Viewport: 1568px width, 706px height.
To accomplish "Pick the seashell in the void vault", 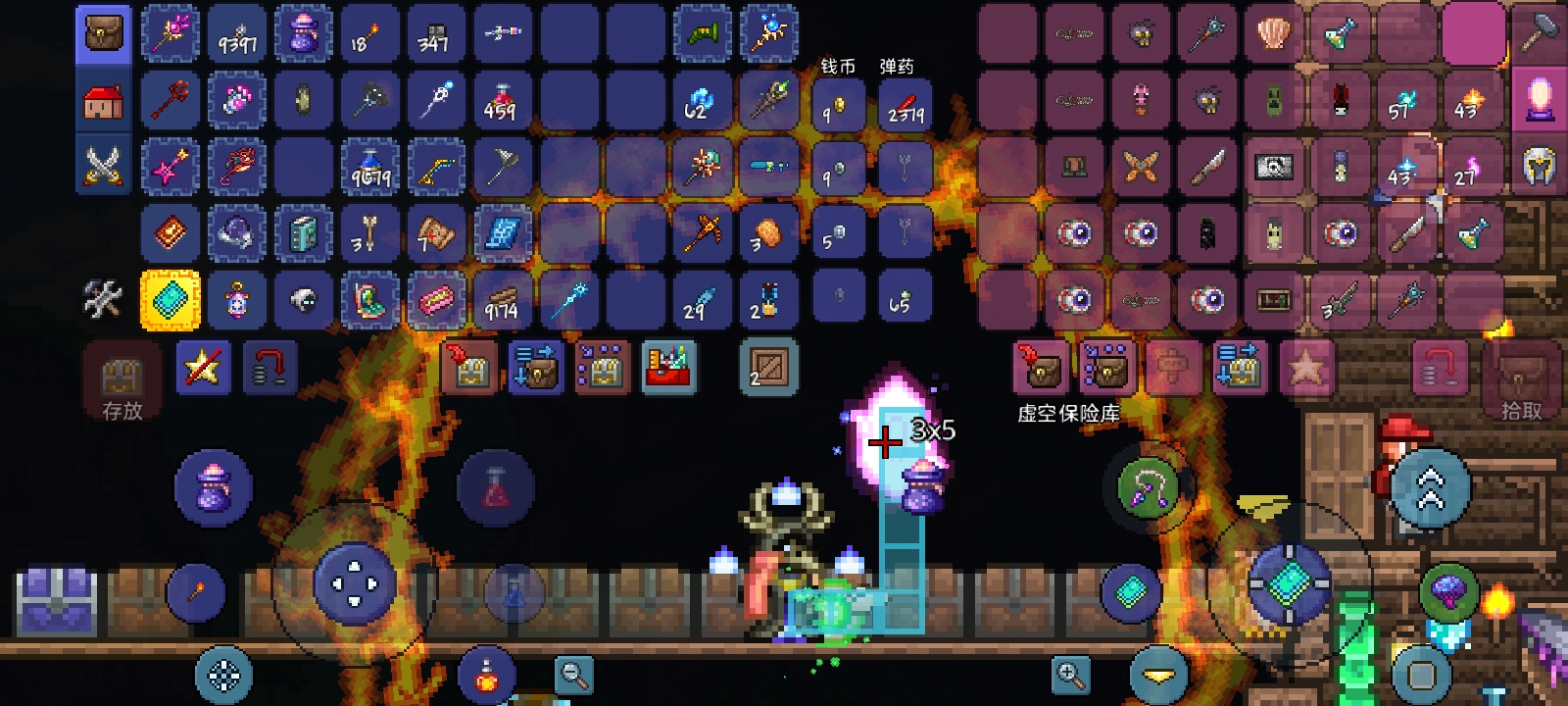I will pos(1273,35).
